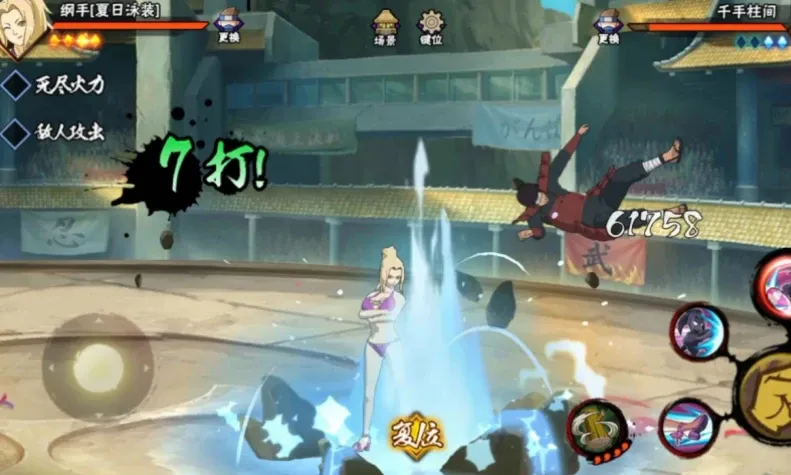Toggle the 无尽火力 option
The image size is (791, 475).
tap(16, 84)
